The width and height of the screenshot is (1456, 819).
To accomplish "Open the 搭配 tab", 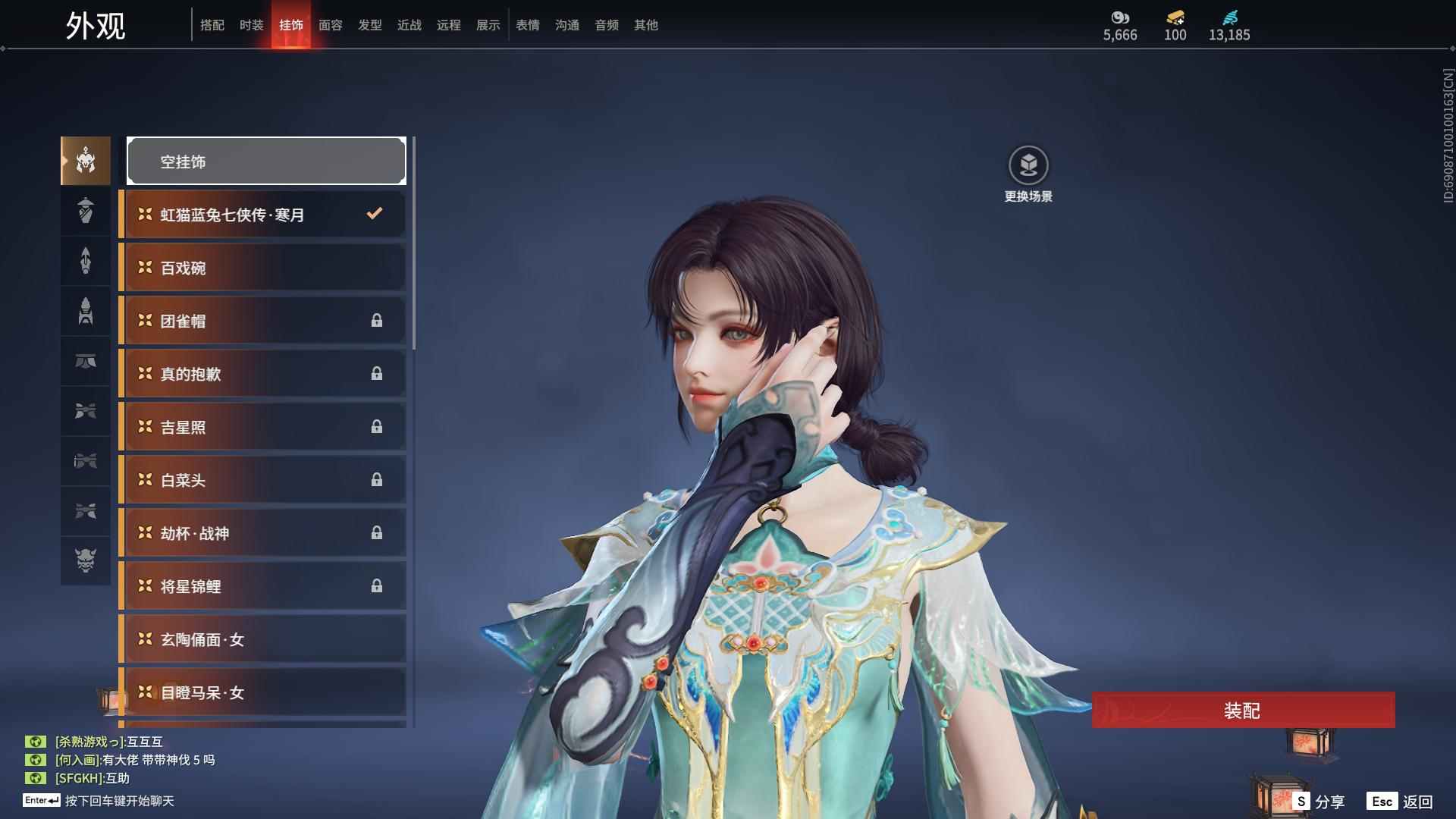I will point(212,25).
